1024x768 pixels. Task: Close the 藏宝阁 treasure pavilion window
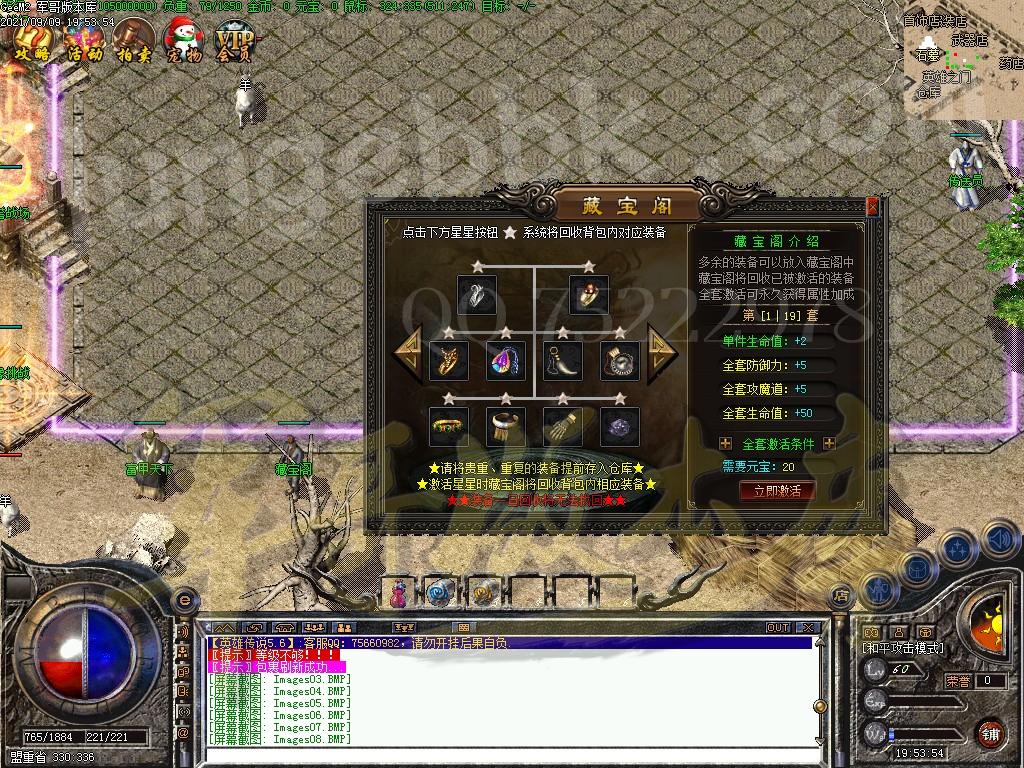(872, 207)
